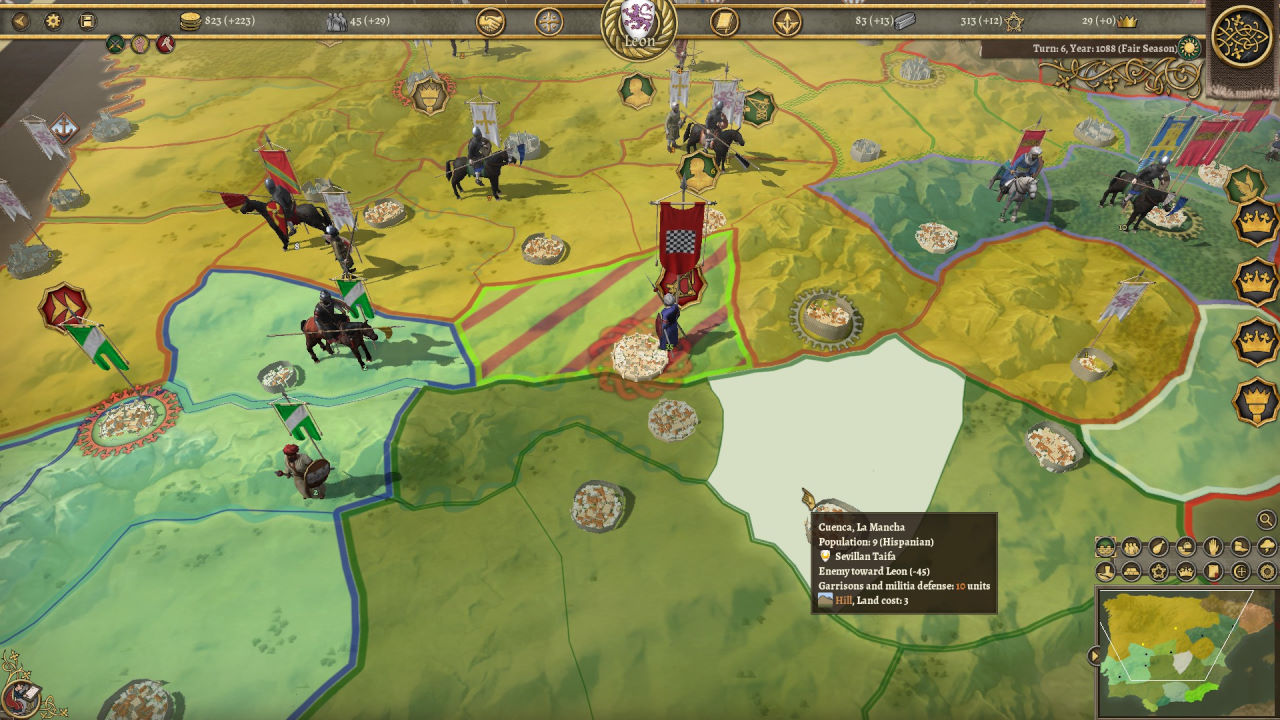Click the magnifying glass search button
Viewport: 1280px width, 720px height.
tap(1266, 520)
